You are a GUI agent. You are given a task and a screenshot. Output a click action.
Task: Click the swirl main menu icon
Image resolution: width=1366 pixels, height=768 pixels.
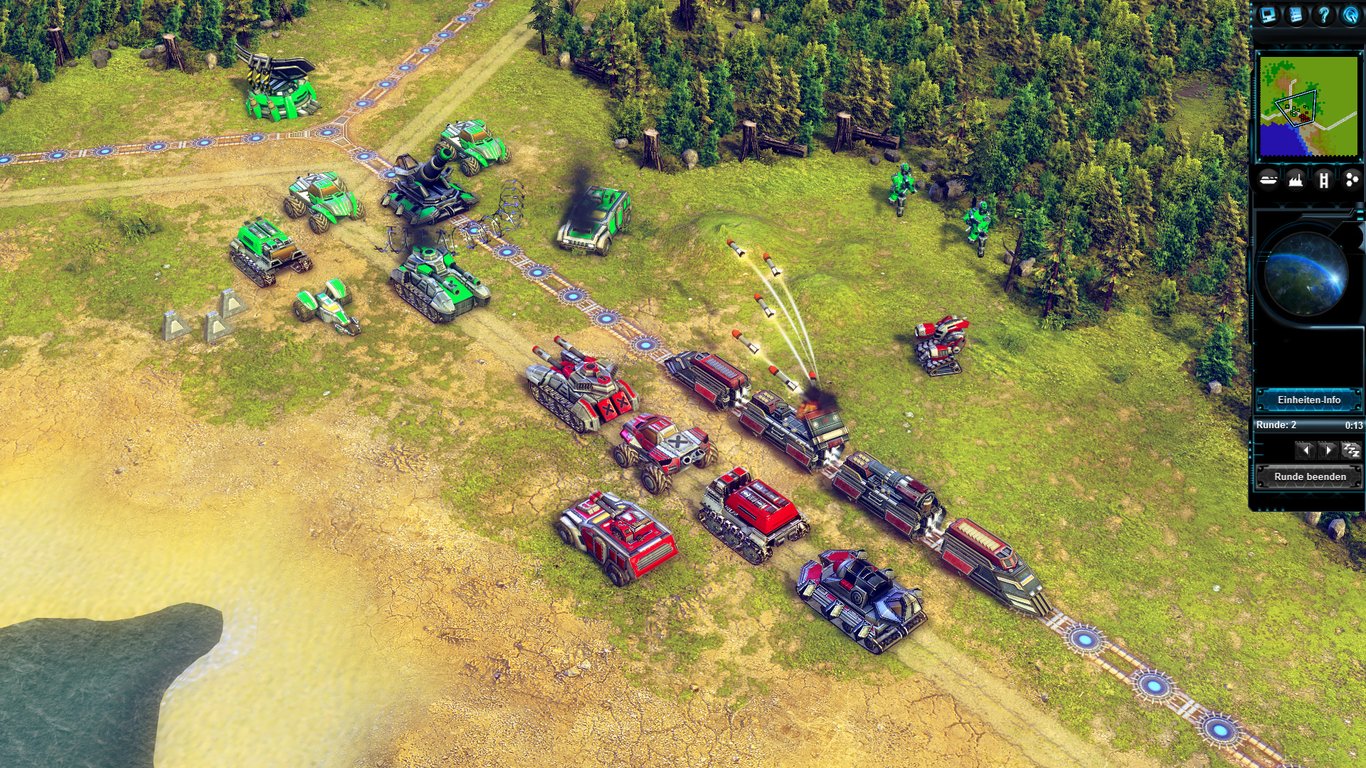coord(1350,16)
